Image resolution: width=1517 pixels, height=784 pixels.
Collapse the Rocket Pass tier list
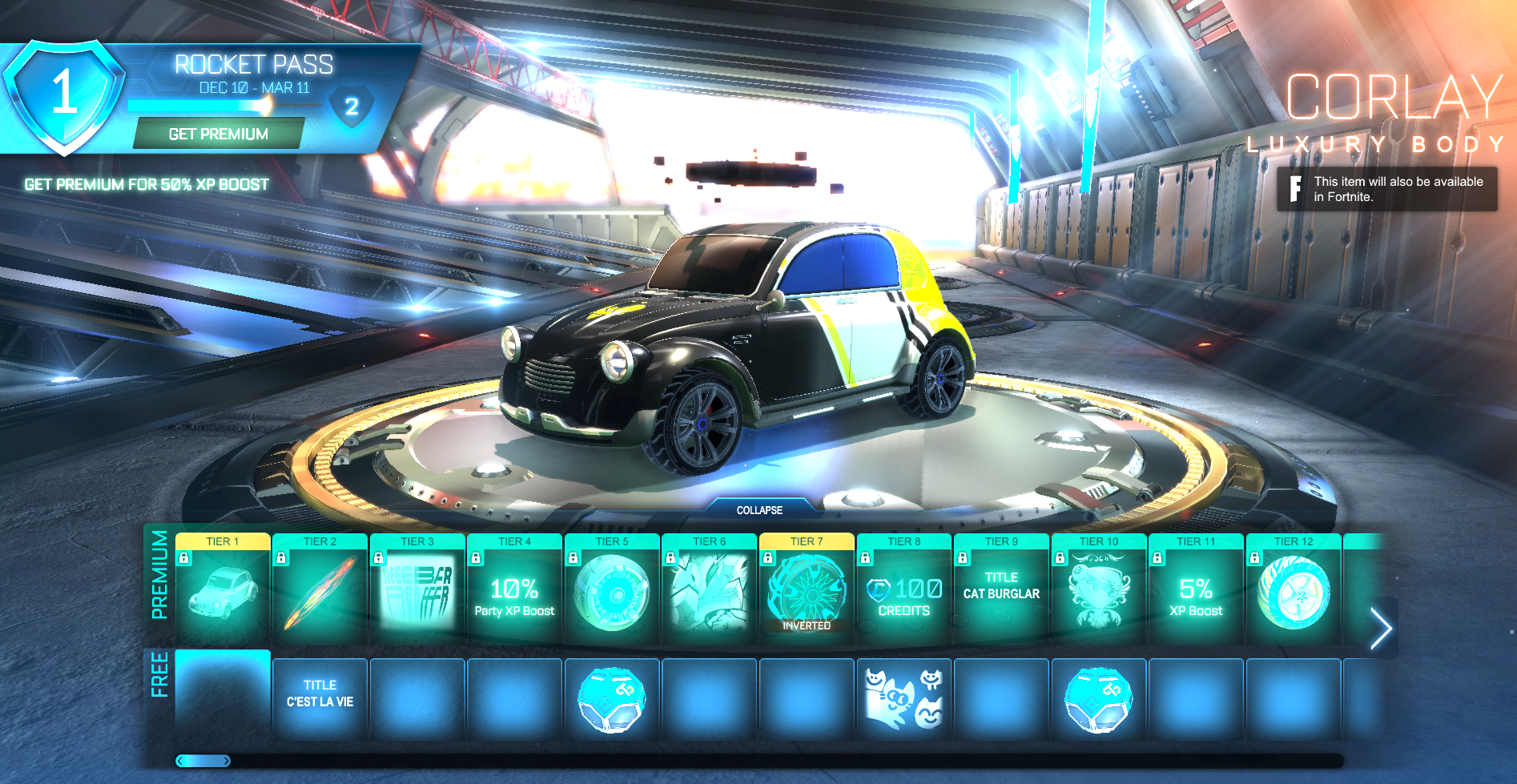point(759,509)
